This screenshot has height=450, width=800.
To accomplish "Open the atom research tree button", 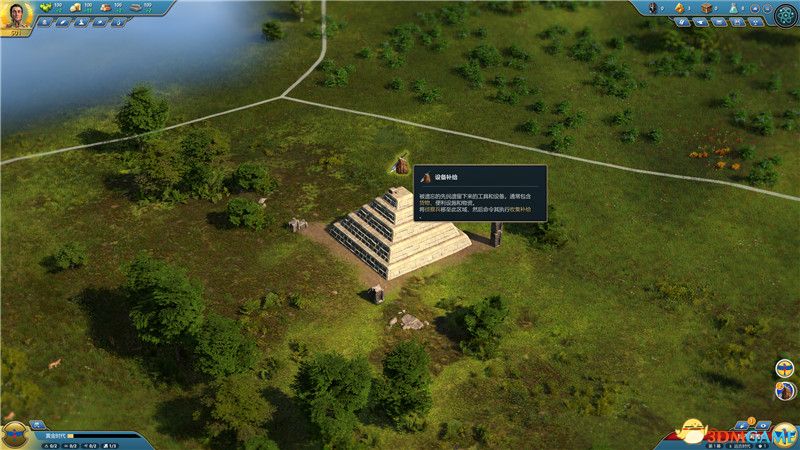I will tap(785, 14).
